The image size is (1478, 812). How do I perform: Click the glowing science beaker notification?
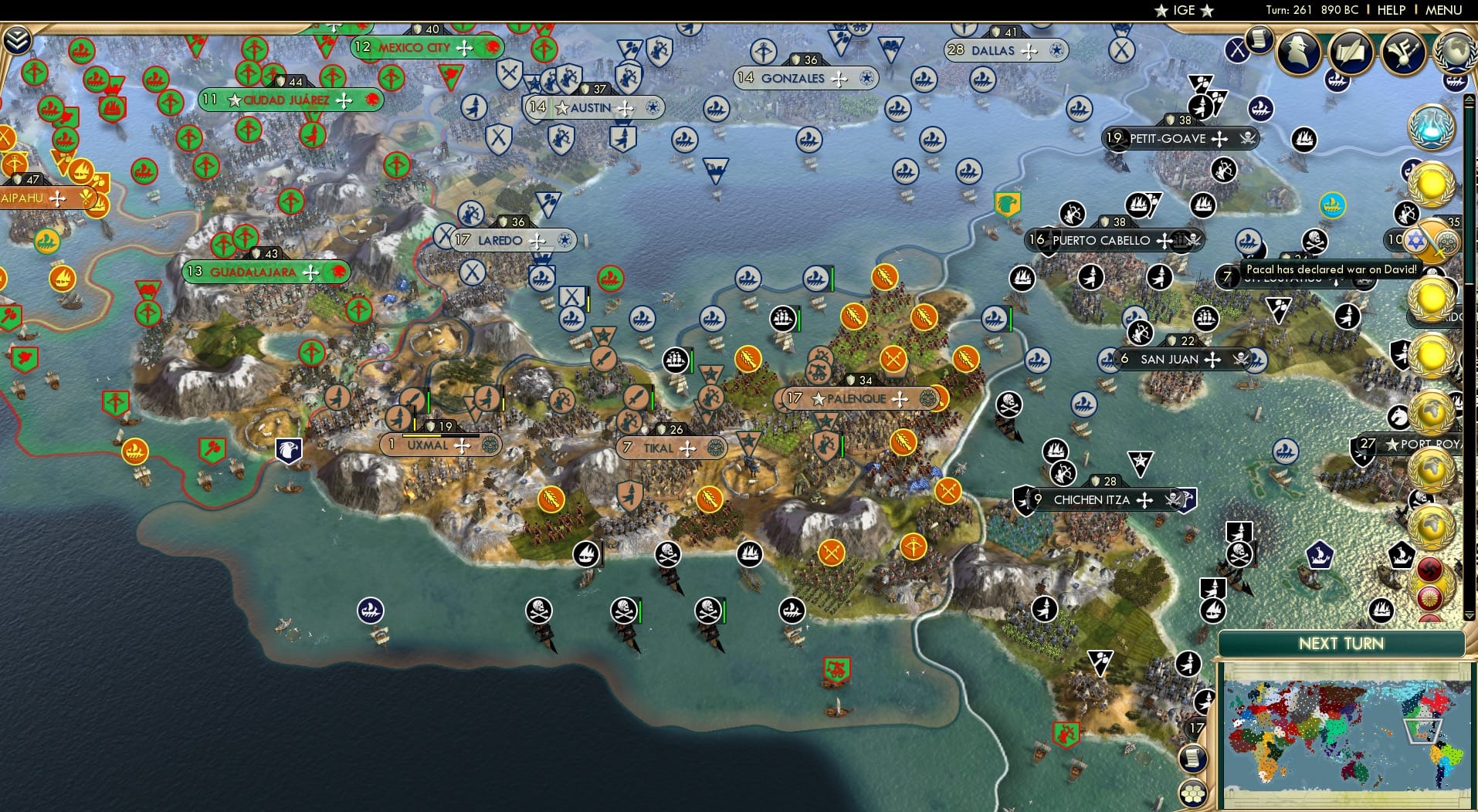1432,126
